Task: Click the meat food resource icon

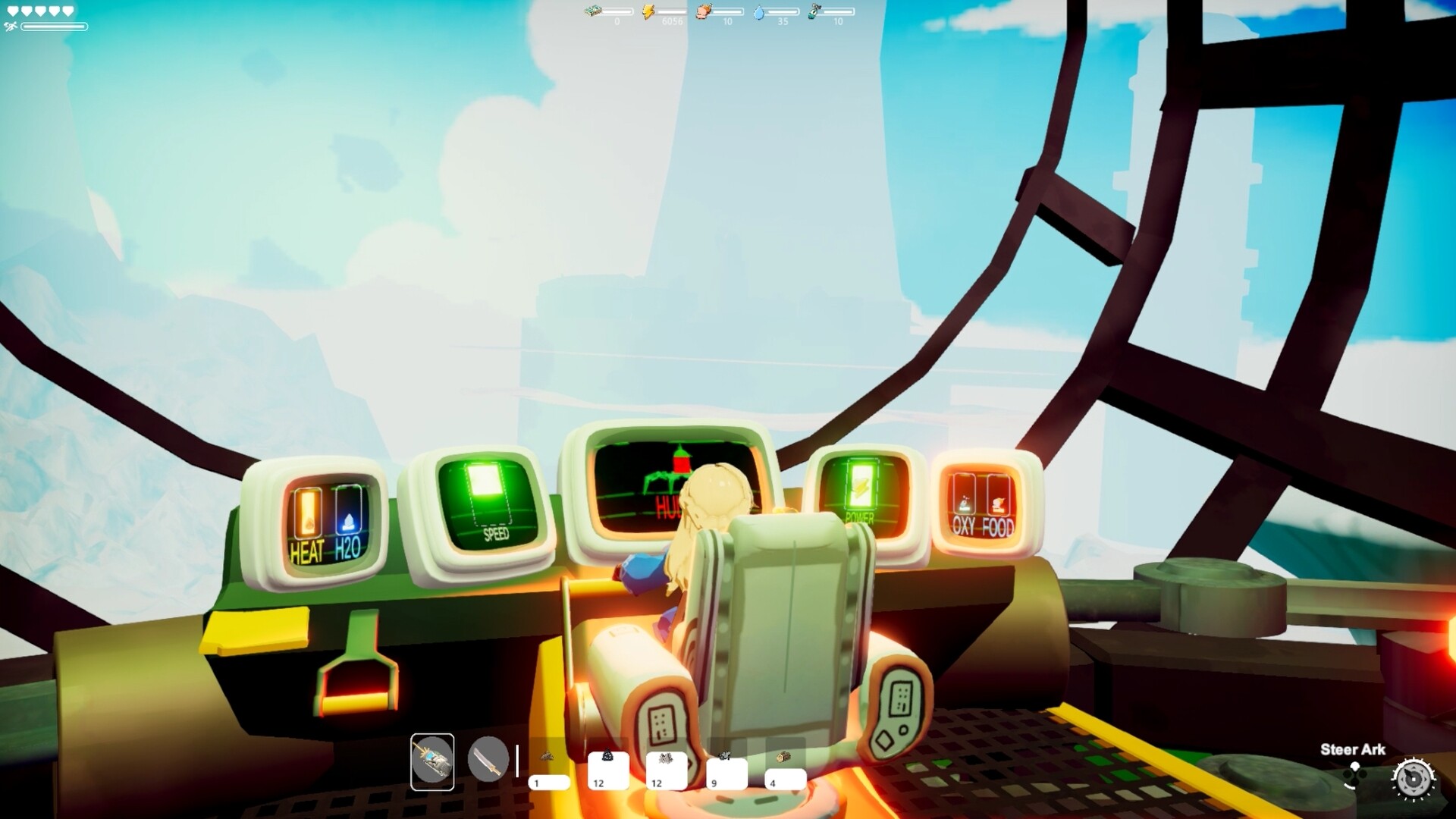Action: click(x=703, y=12)
